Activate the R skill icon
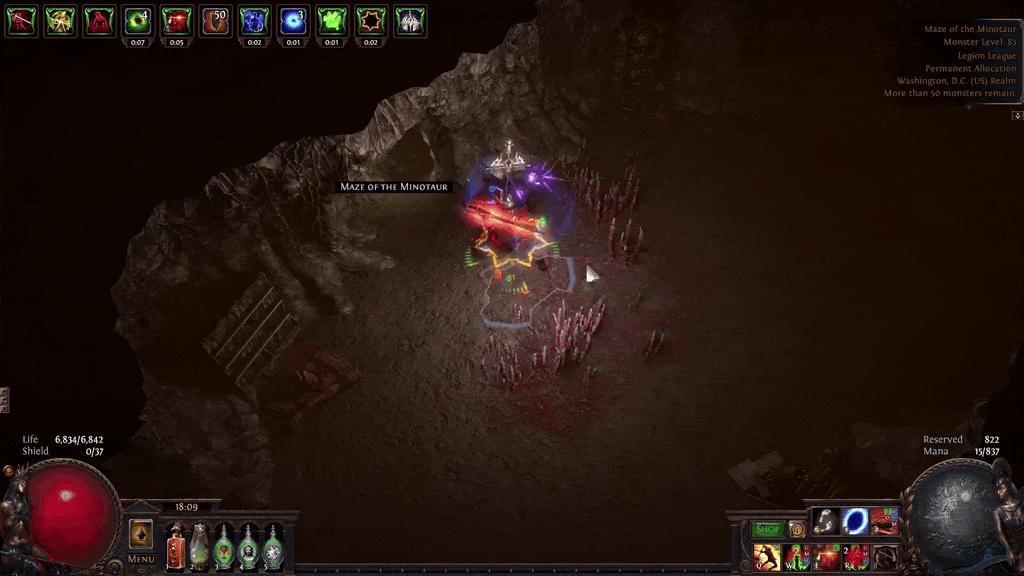 tap(856, 556)
